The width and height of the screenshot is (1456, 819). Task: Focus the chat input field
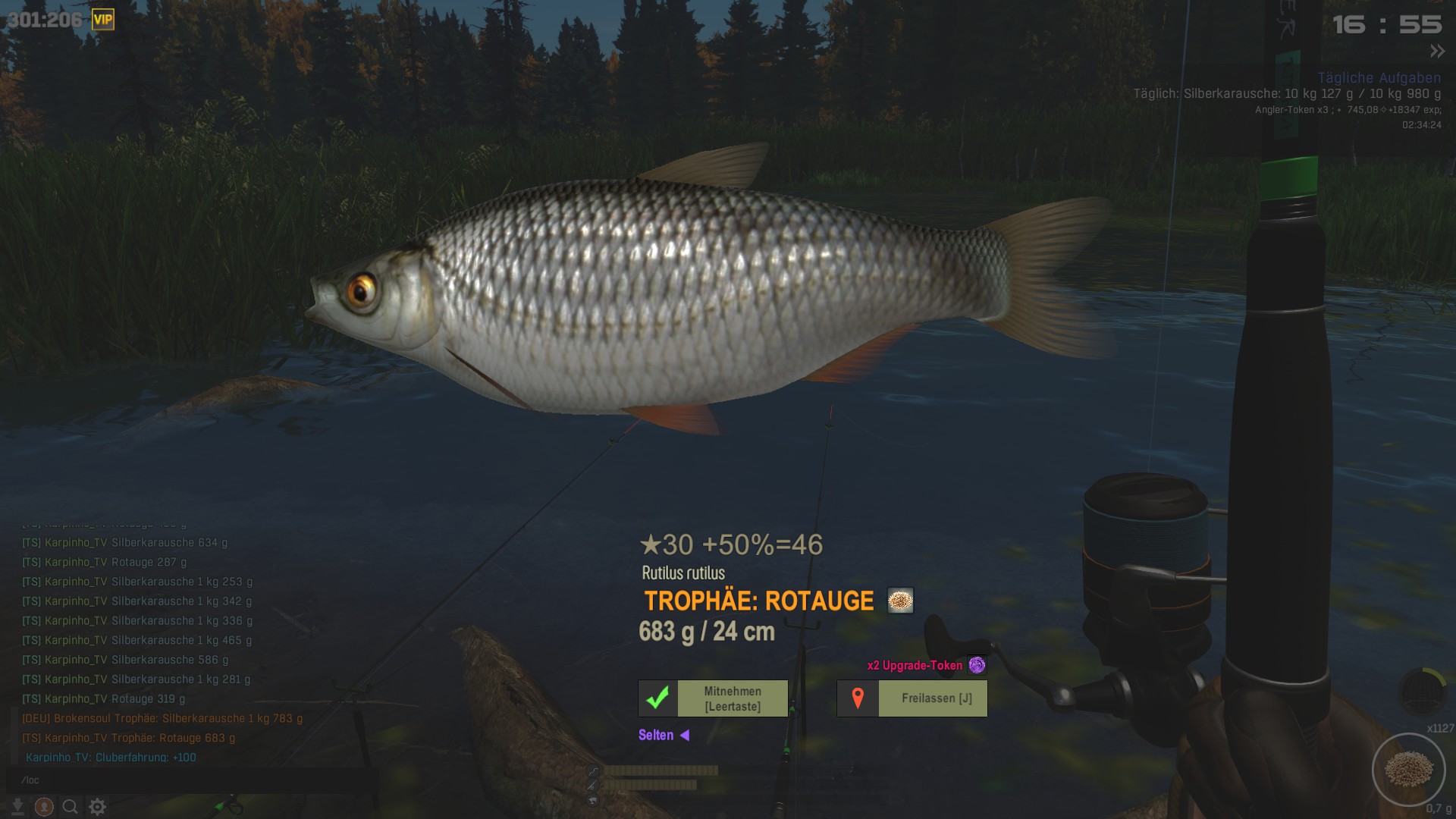click(x=190, y=780)
